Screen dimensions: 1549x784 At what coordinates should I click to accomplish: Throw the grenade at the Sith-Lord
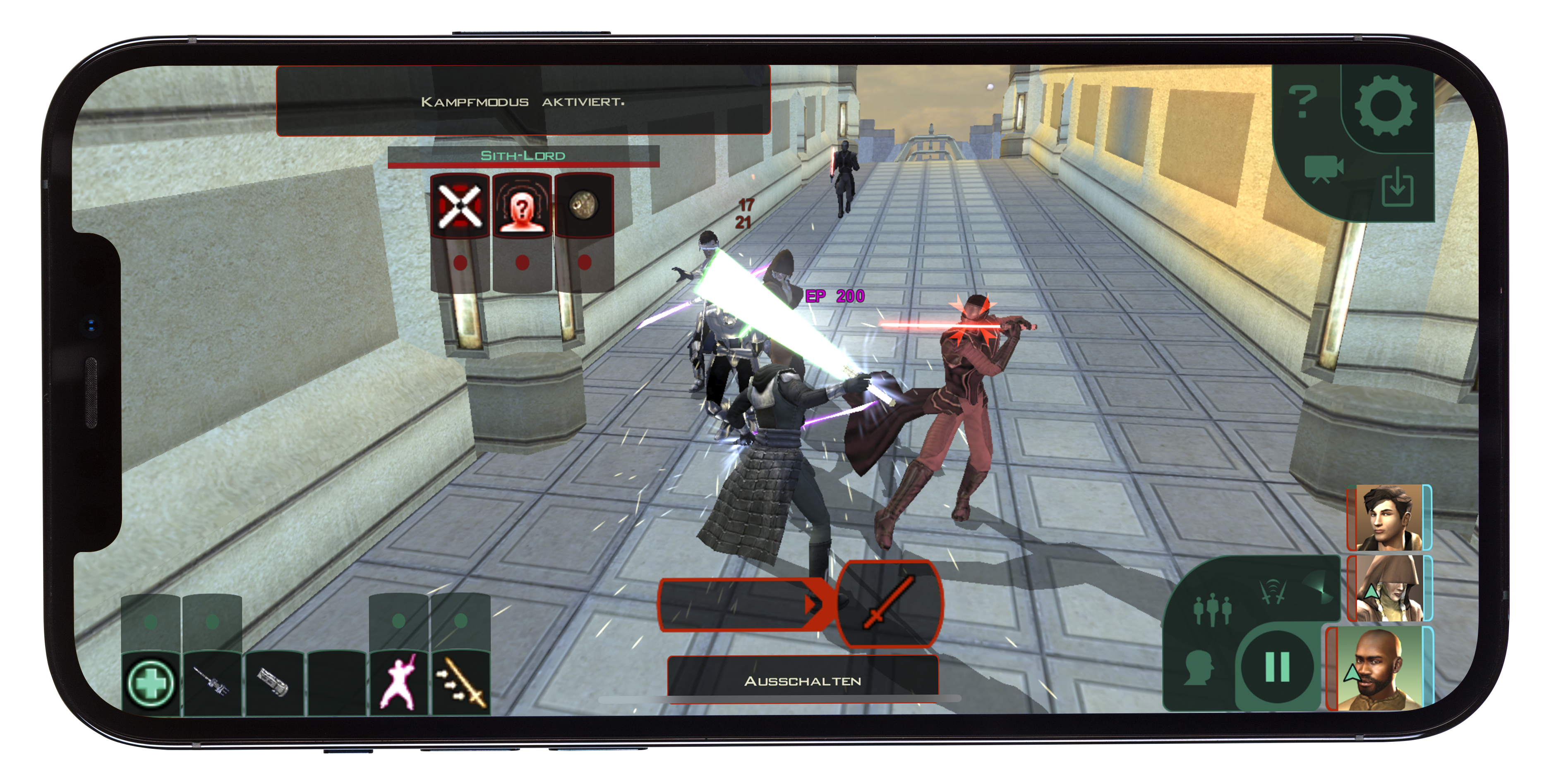pyautogui.click(x=583, y=207)
